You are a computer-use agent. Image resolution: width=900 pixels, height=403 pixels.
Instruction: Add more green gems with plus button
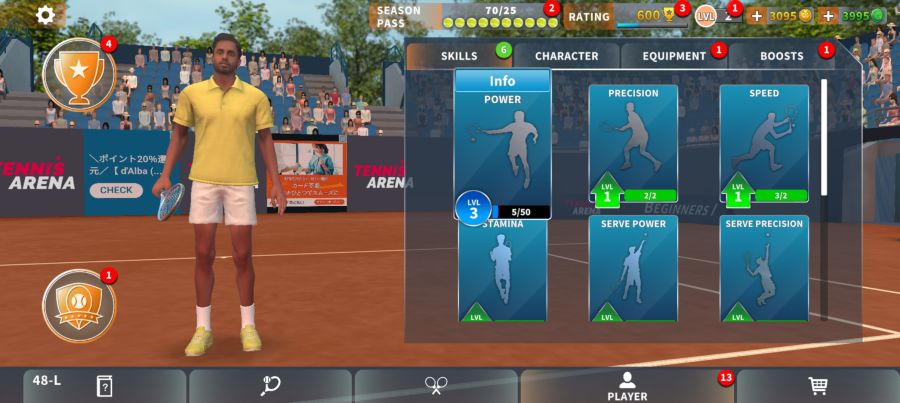[828, 16]
